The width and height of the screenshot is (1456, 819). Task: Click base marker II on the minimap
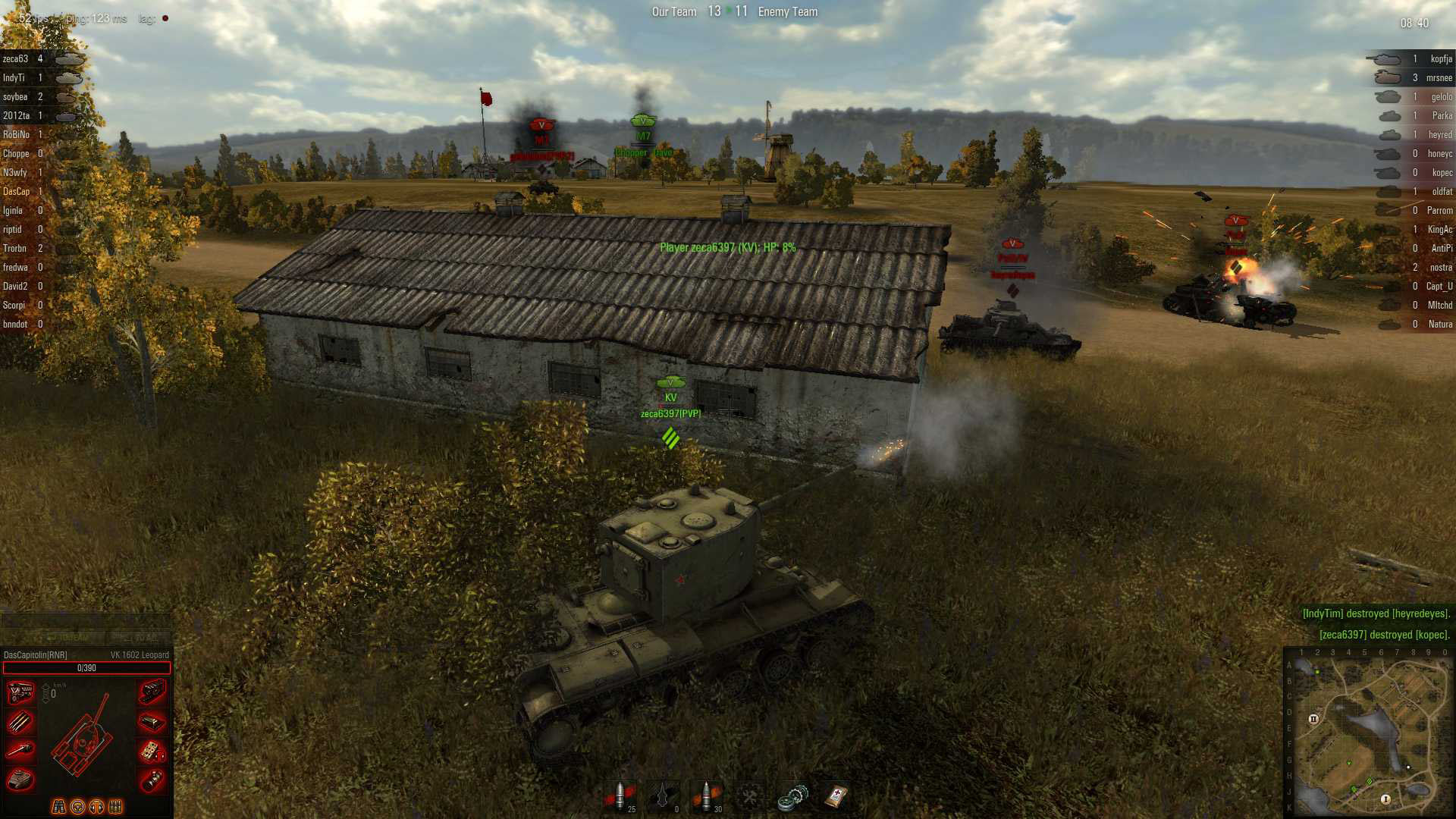1313,719
